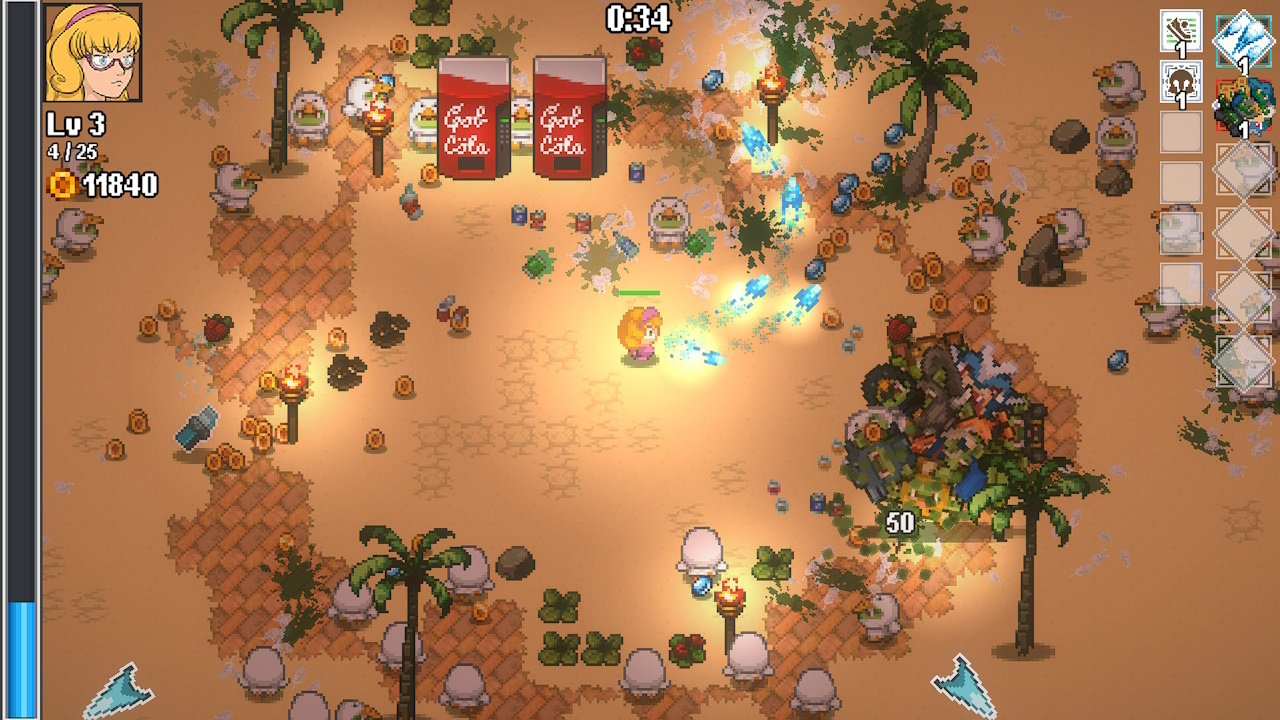Click the topmost empty square item slot
Screen dimensions: 1280x720
(1180, 133)
